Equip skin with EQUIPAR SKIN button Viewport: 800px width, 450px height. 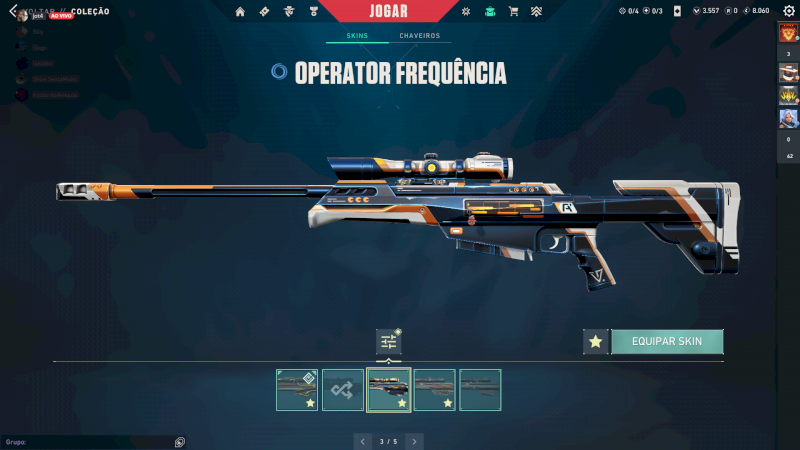(667, 342)
